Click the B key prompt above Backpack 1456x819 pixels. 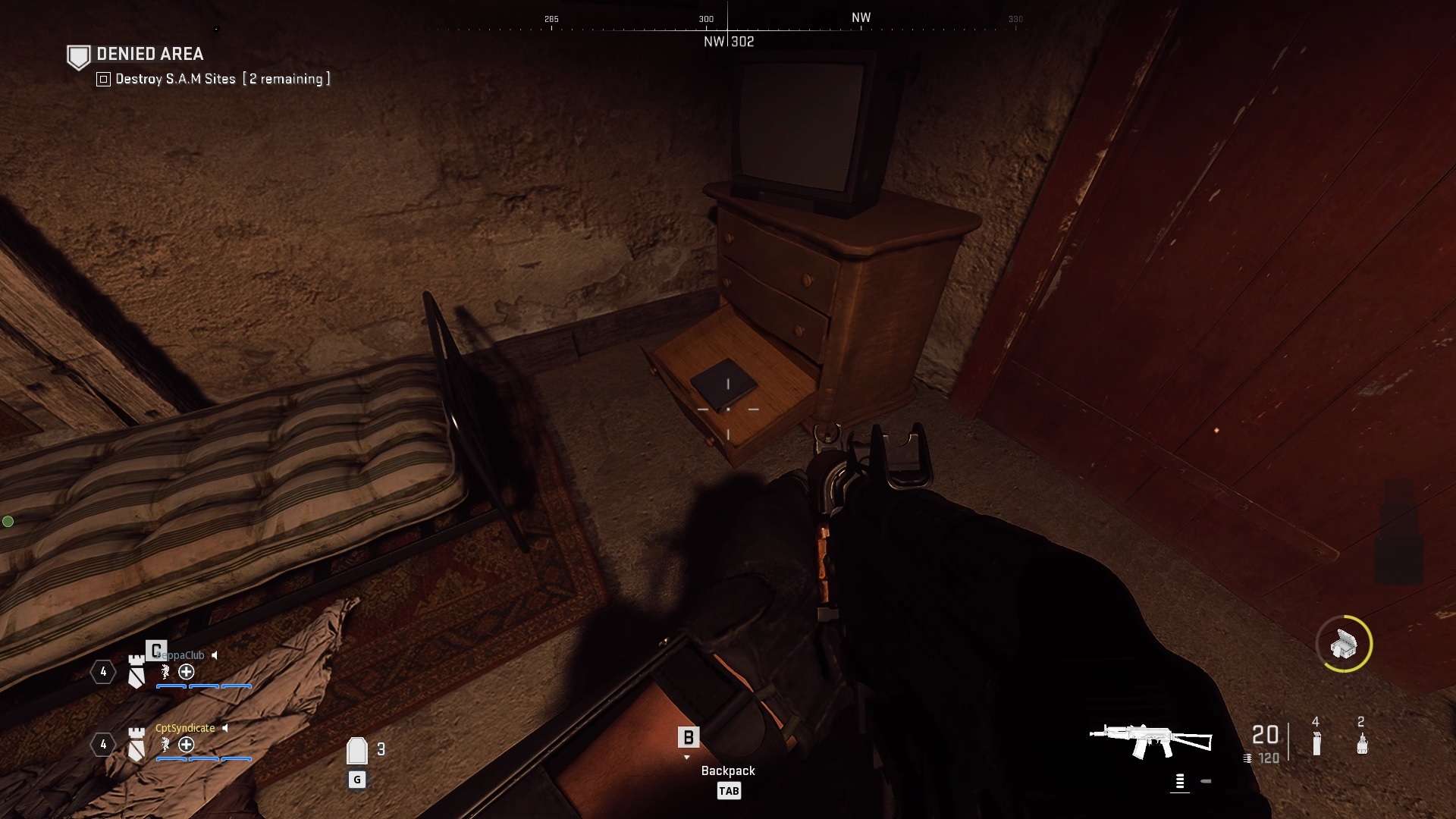tap(689, 736)
